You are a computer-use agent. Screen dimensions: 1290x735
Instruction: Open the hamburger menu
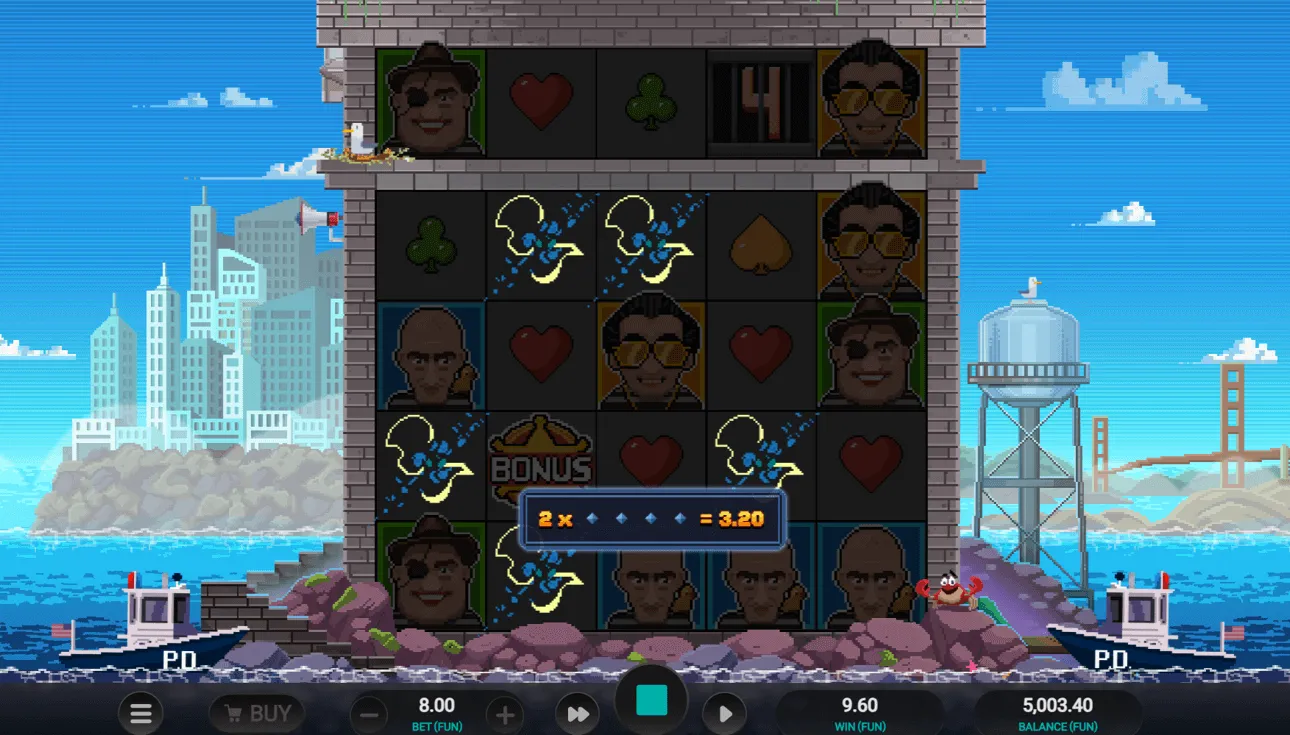pos(140,713)
